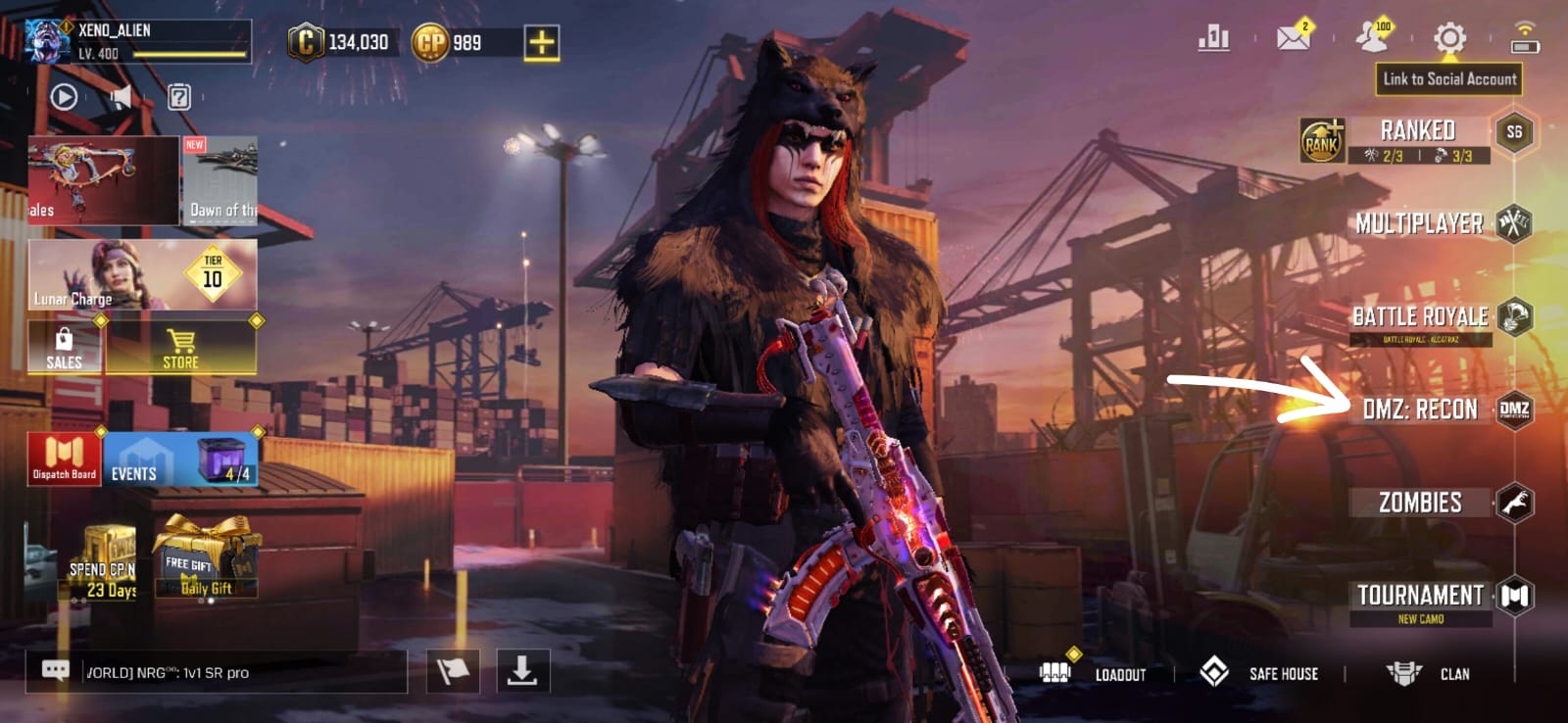This screenshot has width=1568, height=723.
Task: Select the Multiplayer mode
Action: point(1419,223)
